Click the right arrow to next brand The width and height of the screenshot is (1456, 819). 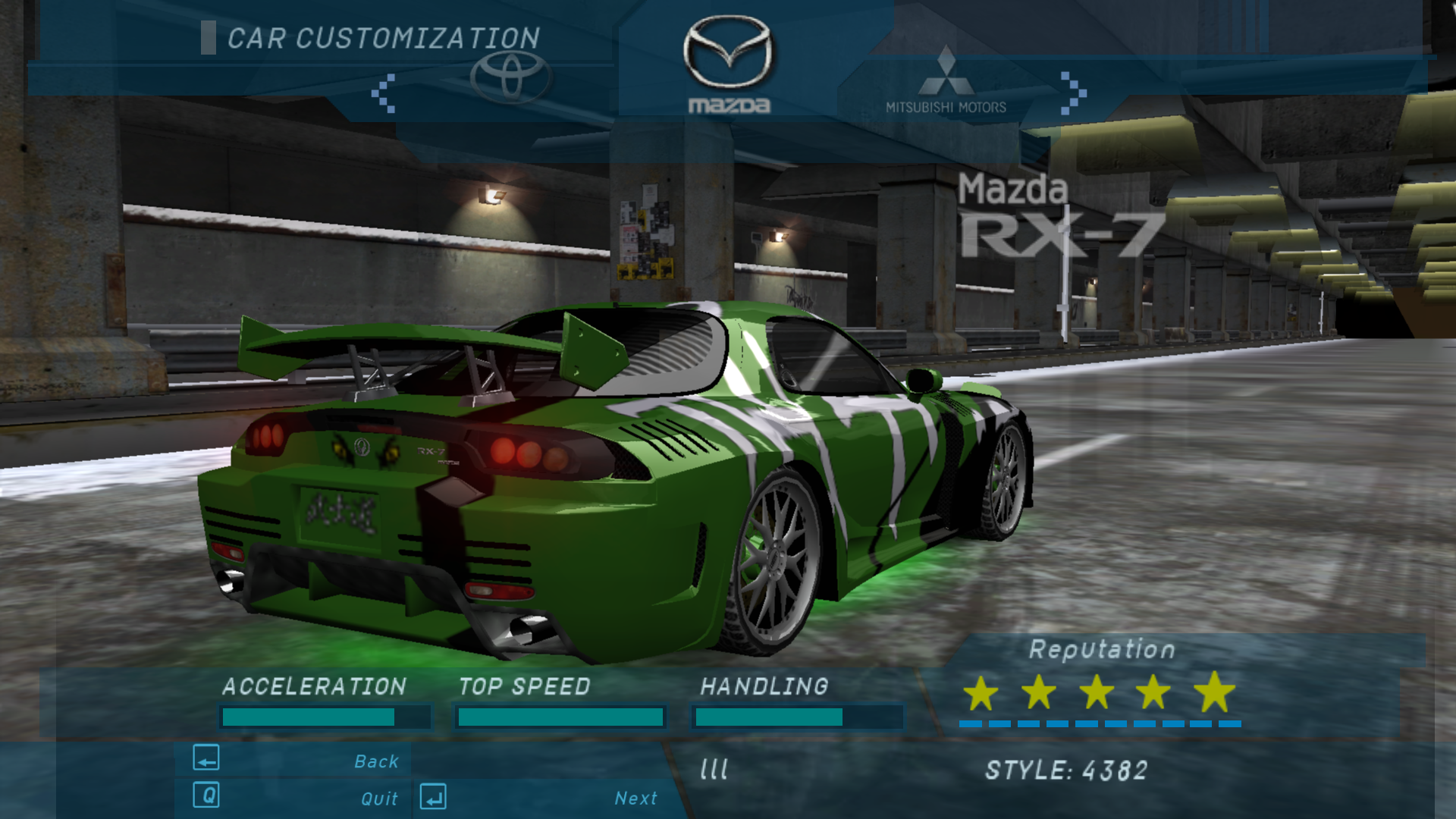pos(1073,93)
